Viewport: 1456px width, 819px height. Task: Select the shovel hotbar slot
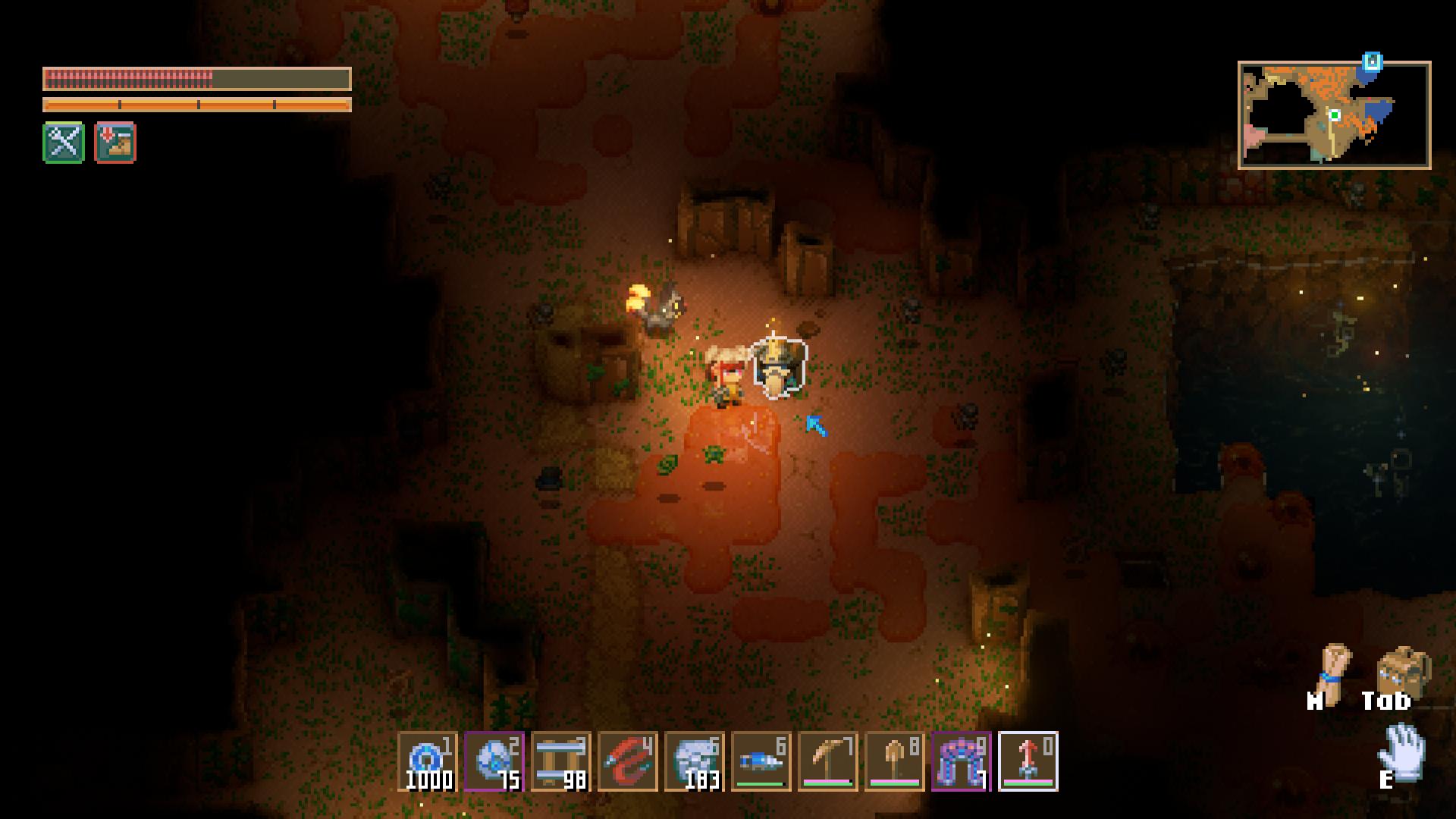point(894,761)
